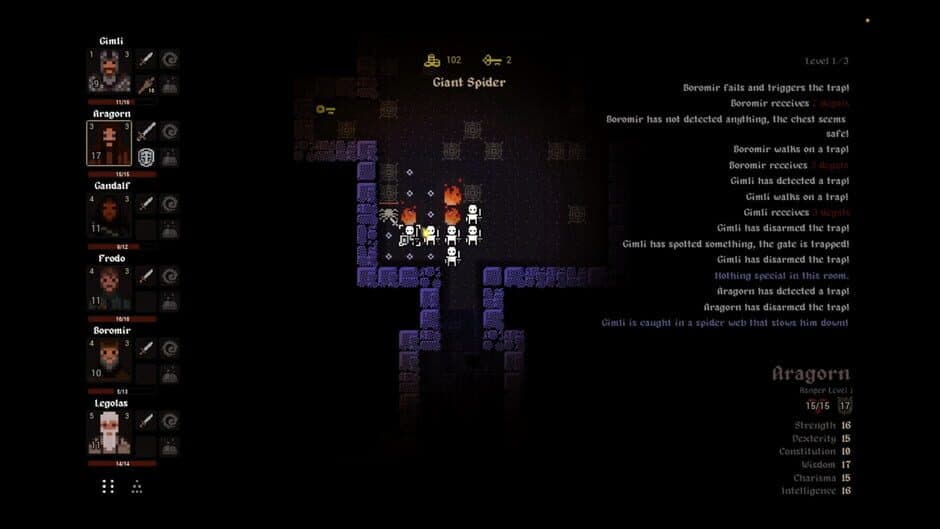Click the triangle-dots formation button
Screen dimensions: 940x529
coord(137,486)
